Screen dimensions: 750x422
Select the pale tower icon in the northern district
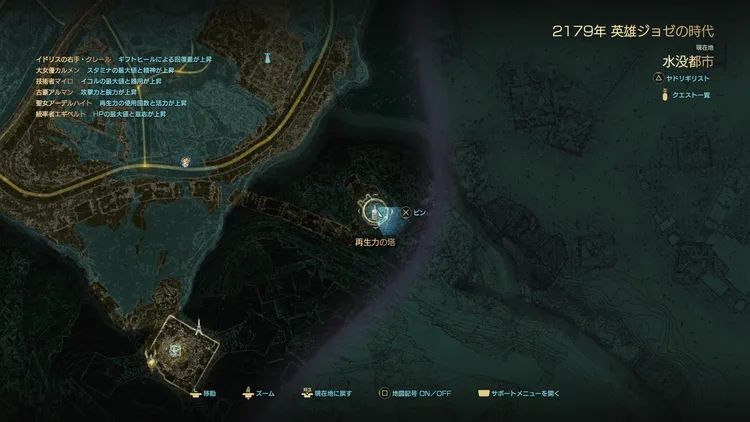tap(267, 60)
